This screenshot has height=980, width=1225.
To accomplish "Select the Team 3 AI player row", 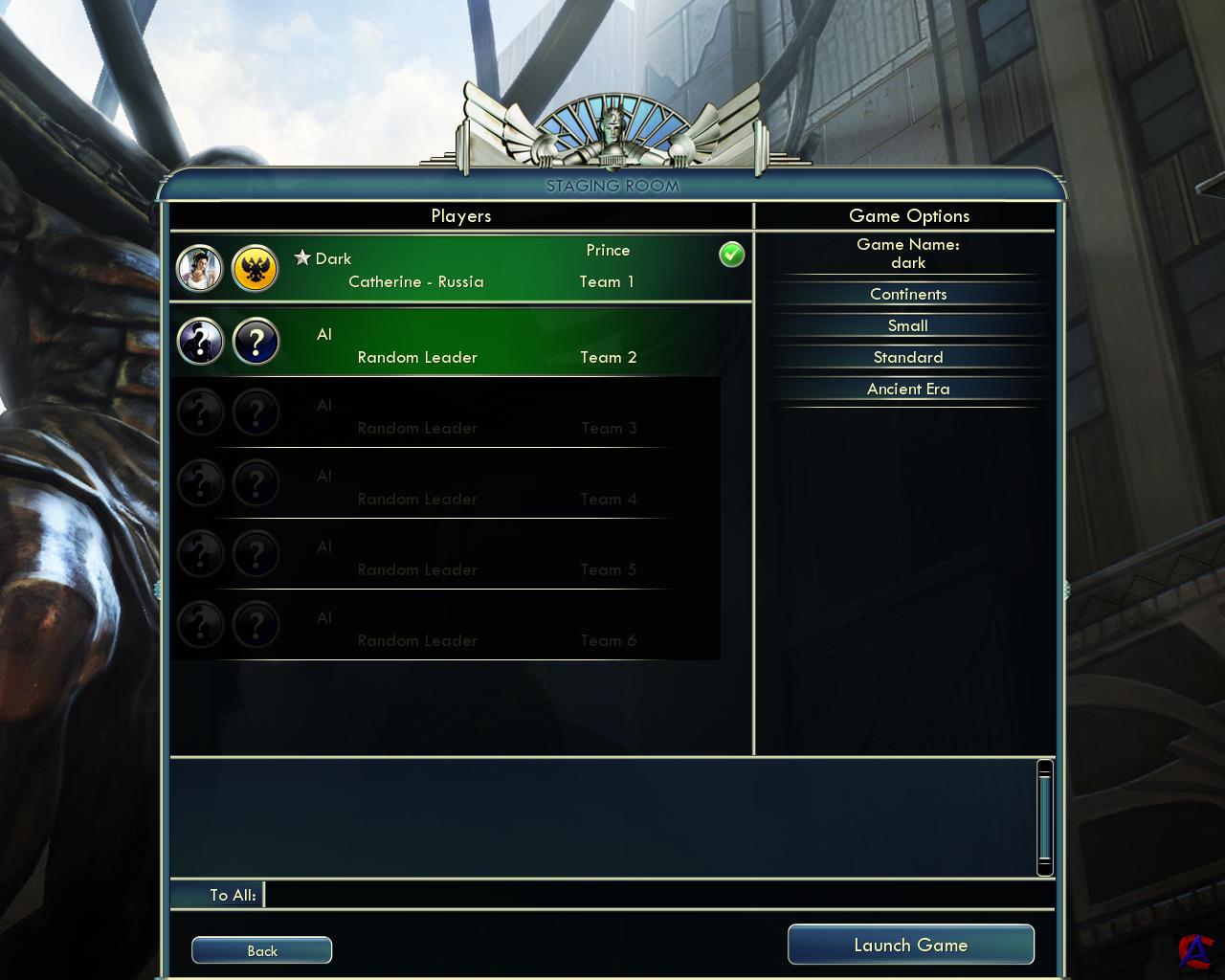I will click(445, 416).
